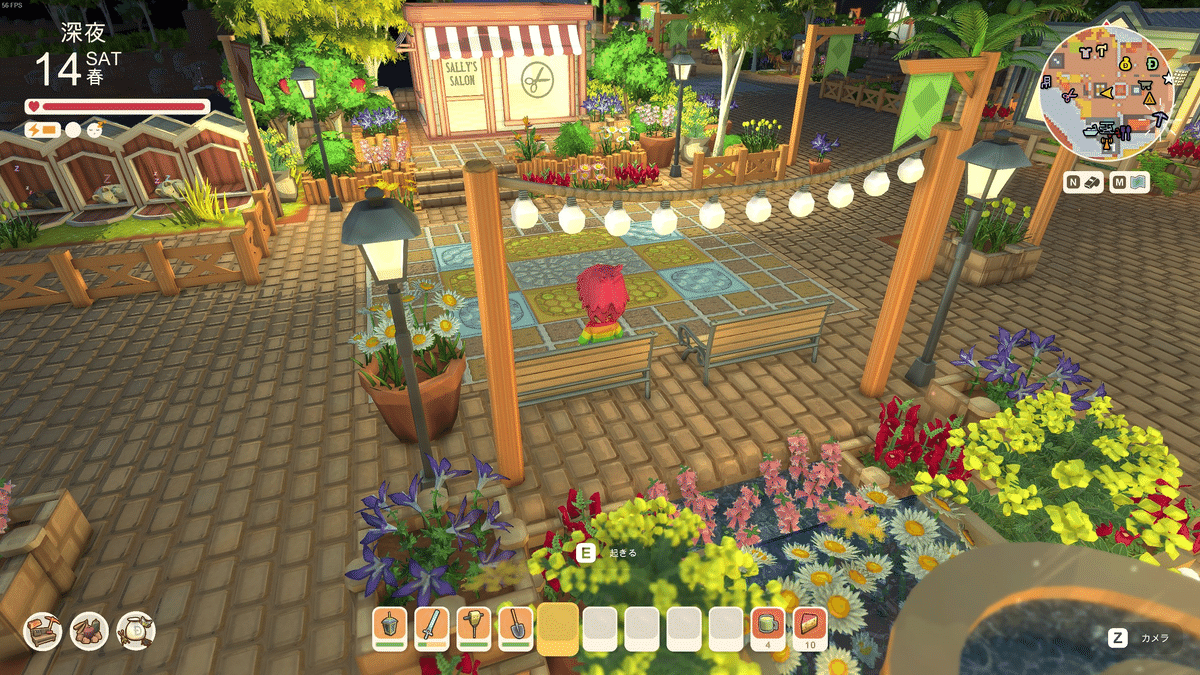The height and width of the screenshot is (675, 1200).
Task: Click the circular town minimap
Action: pos(1107,92)
